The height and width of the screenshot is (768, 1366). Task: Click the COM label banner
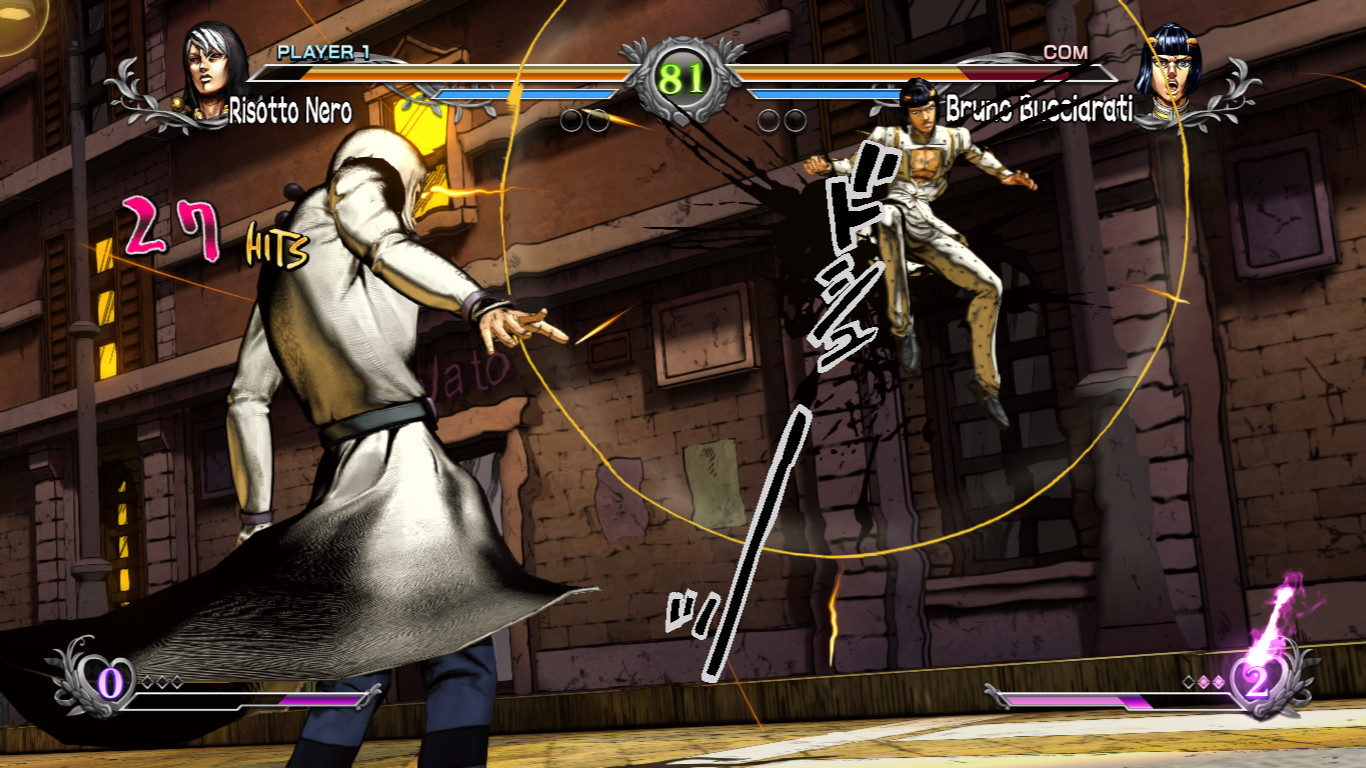pyautogui.click(x=1066, y=52)
